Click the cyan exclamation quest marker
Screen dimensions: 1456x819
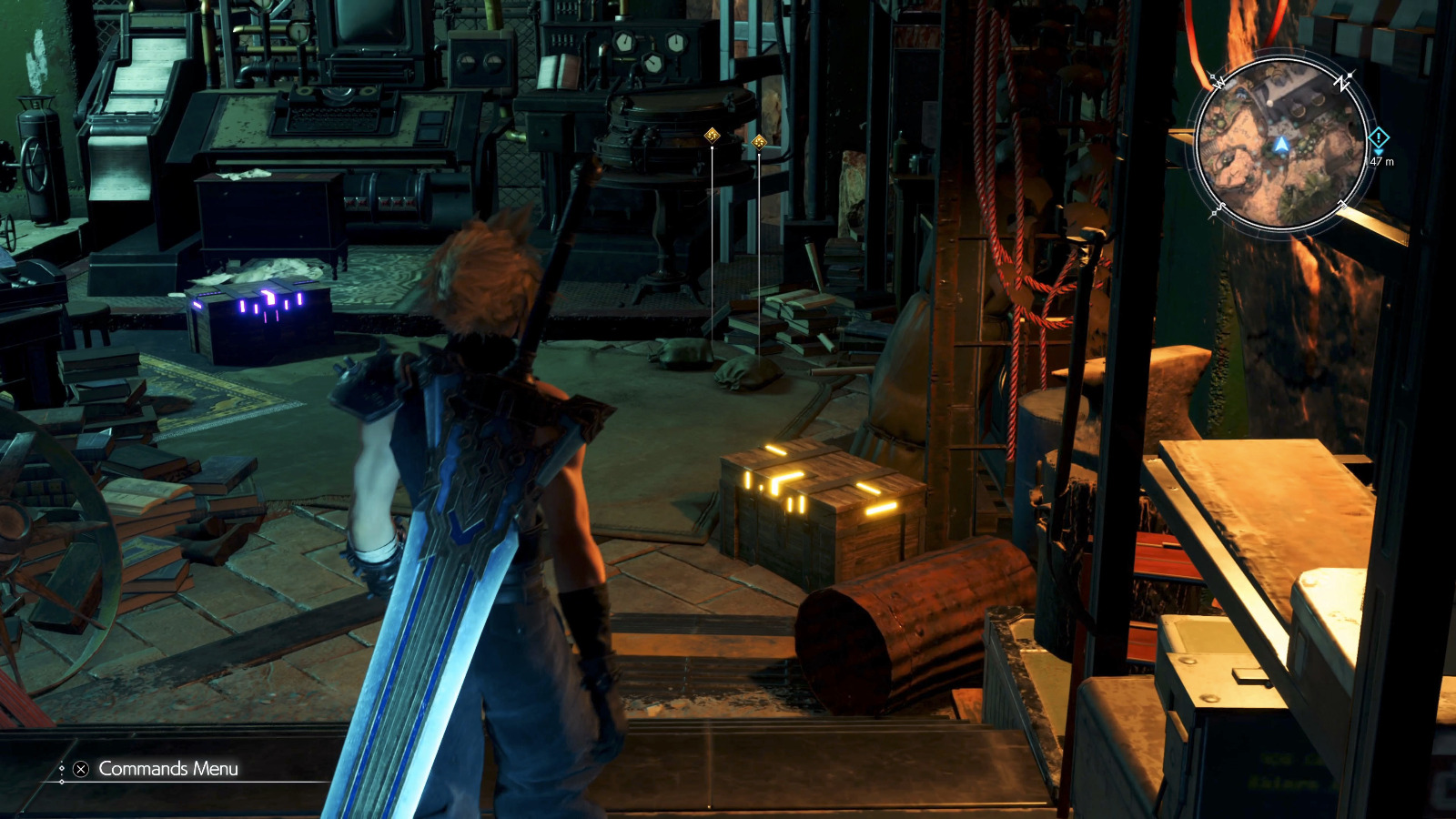tap(1380, 137)
